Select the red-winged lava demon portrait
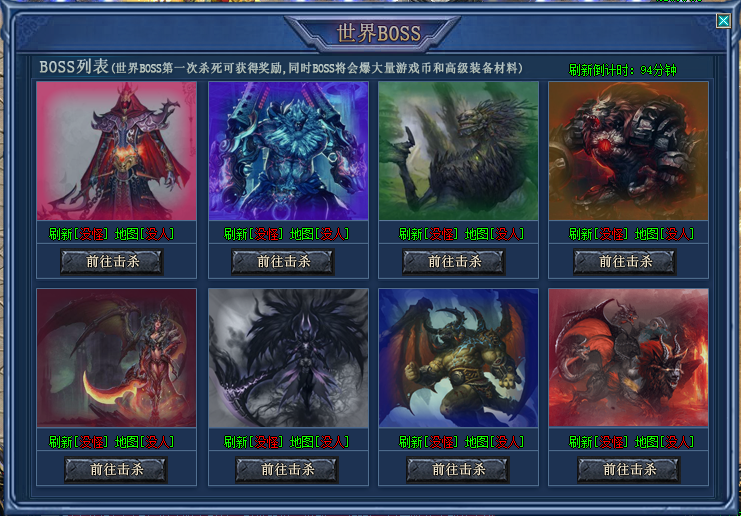Image resolution: width=741 pixels, height=516 pixels. (x=628, y=358)
